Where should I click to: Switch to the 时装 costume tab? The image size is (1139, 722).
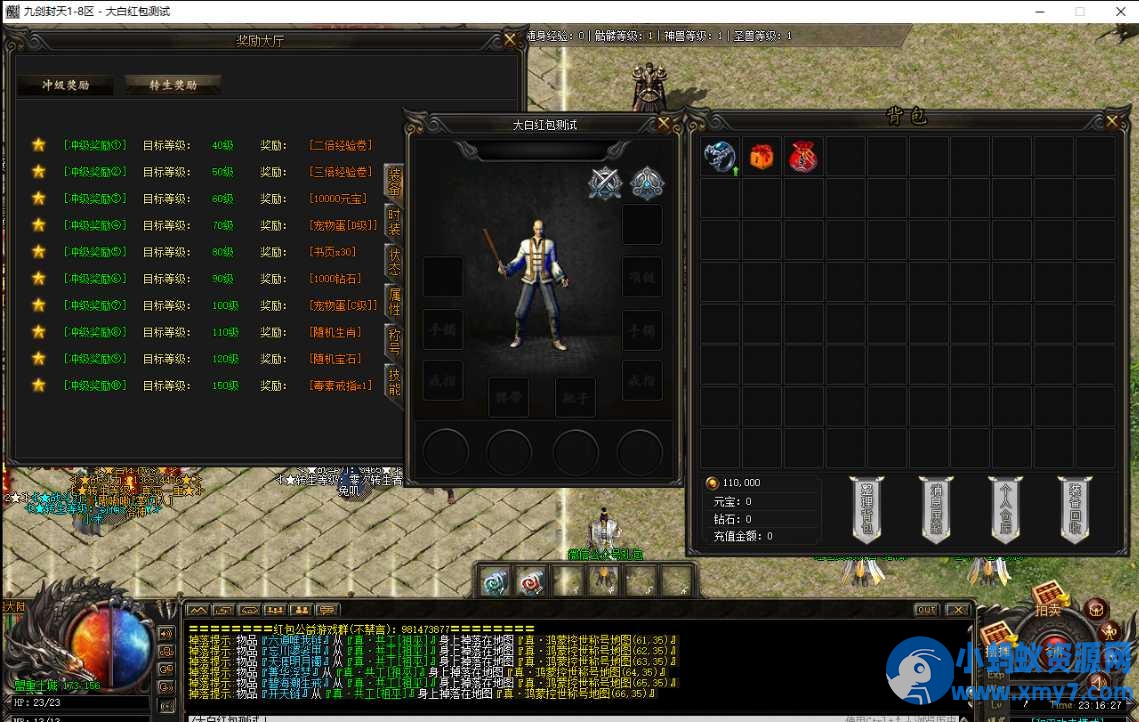(395, 220)
